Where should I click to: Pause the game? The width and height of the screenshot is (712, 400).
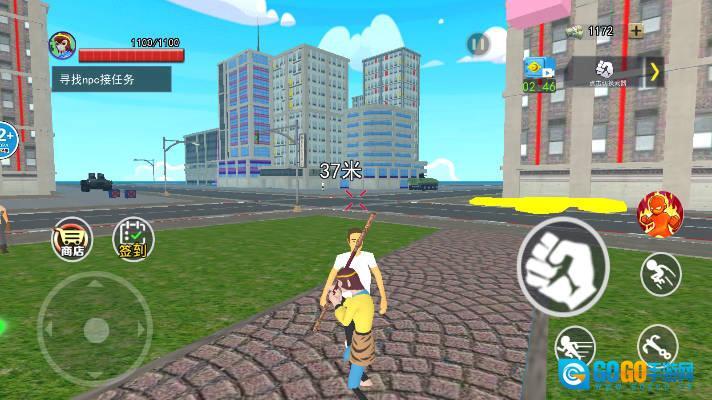tap(478, 43)
